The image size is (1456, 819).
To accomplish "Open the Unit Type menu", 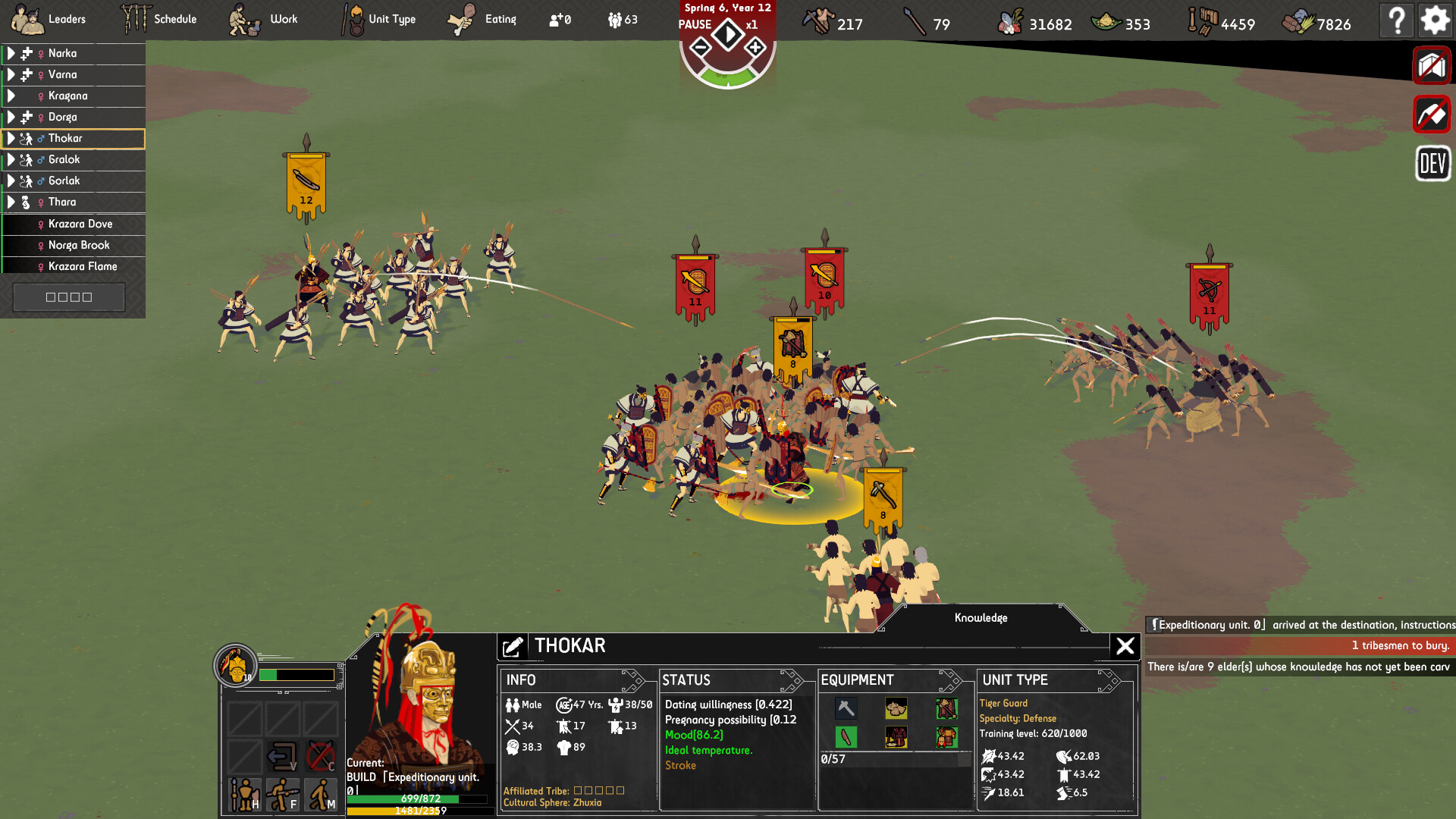I will pyautogui.click(x=379, y=19).
